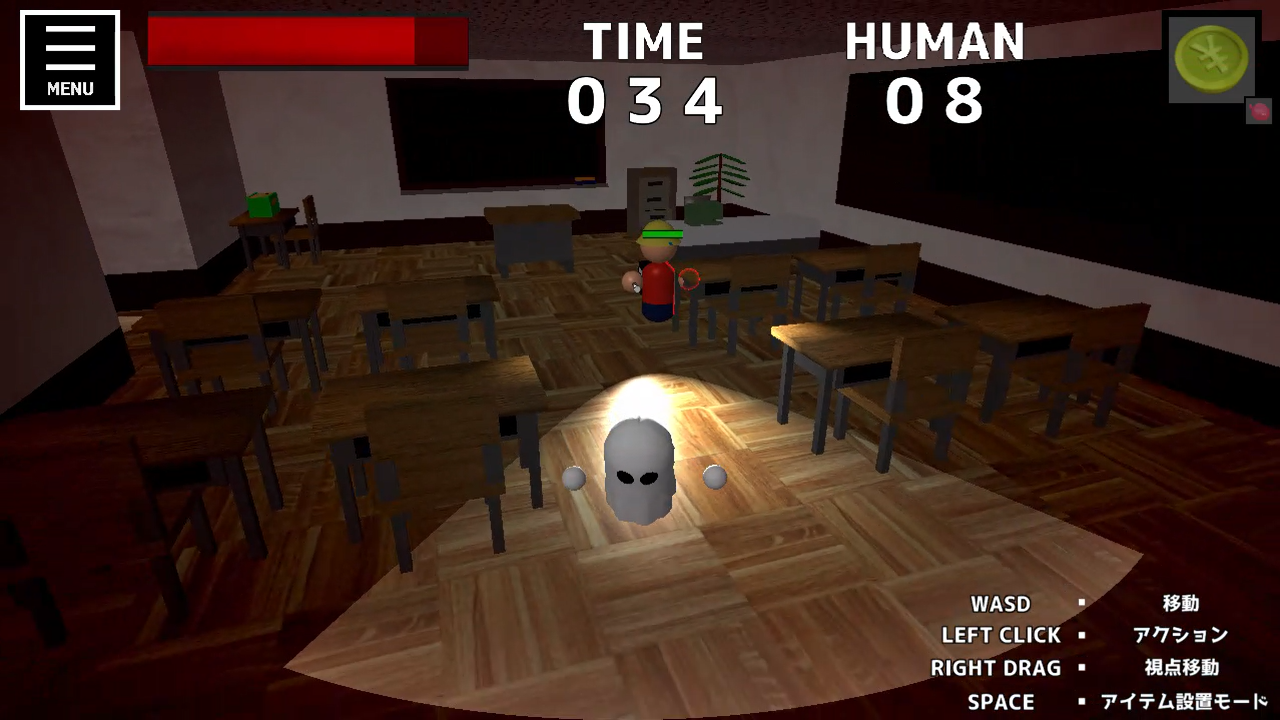Click the TIME counter showing 034
The height and width of the screenshot is (720, 1280).
[x=645, y=100]
